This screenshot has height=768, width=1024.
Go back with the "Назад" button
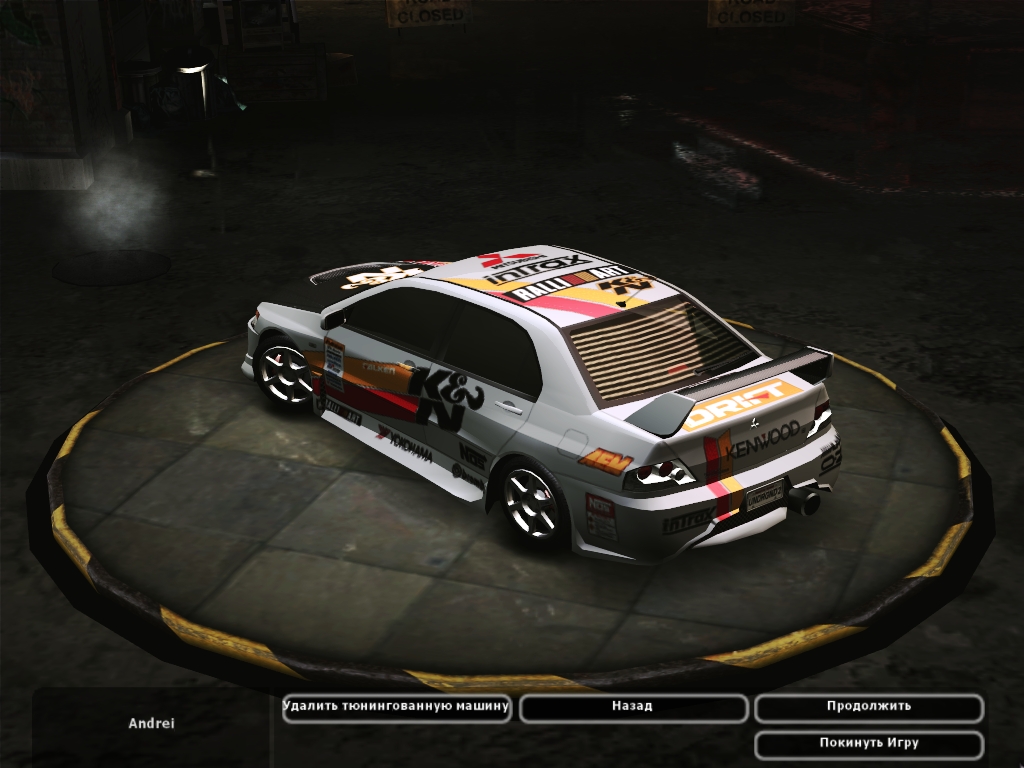pos(633,707)
